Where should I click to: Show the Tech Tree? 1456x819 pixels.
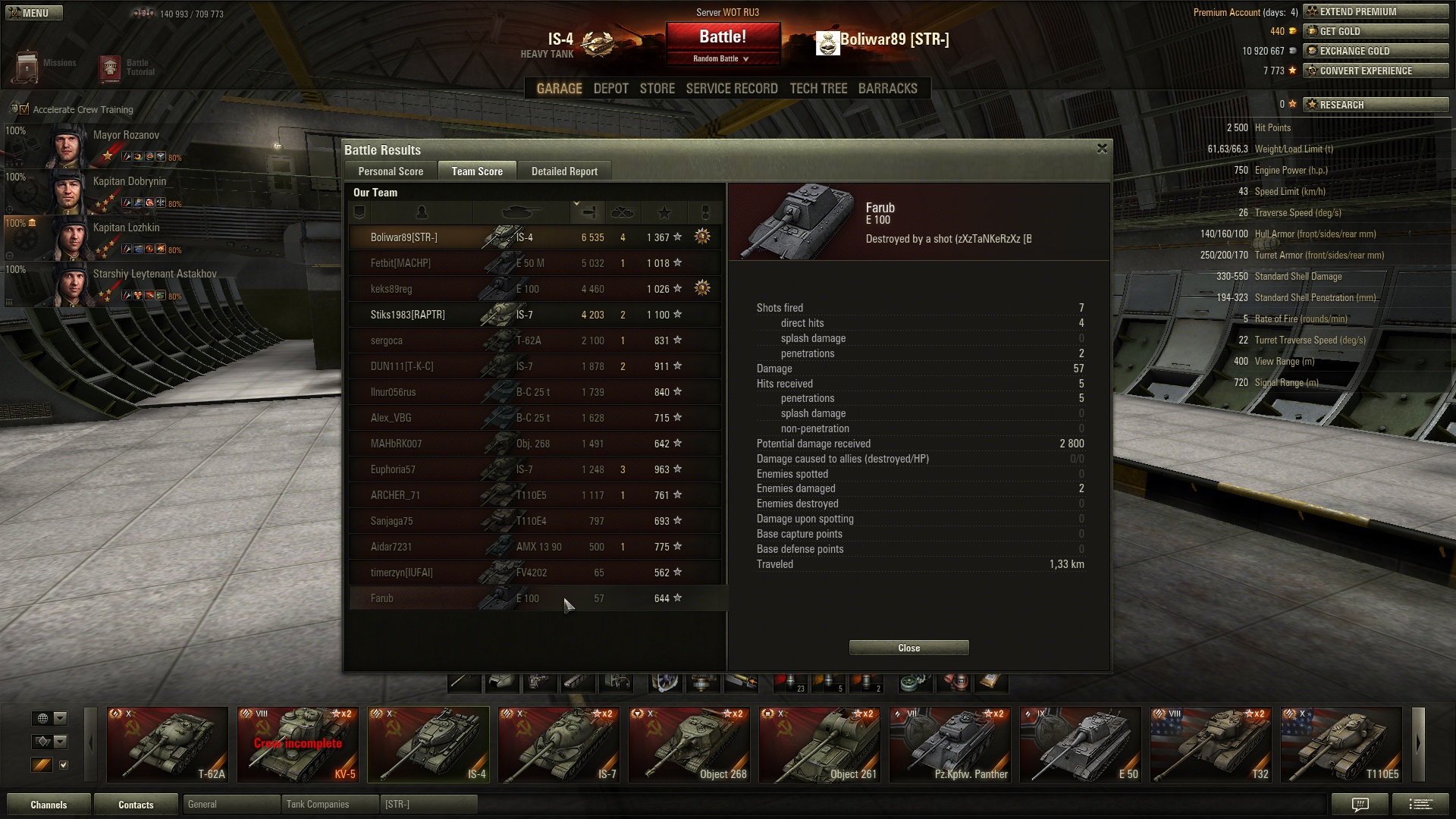click(818, 89)
